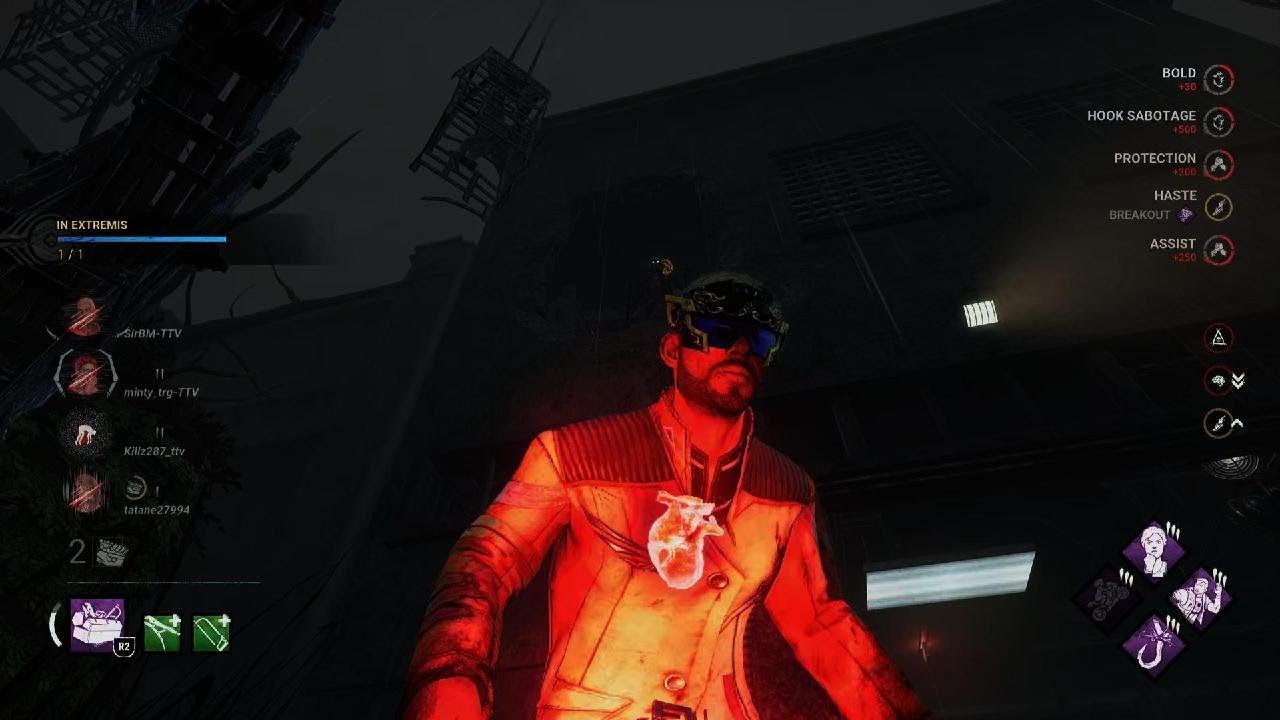Click the pliers toolbox add-on icon
This screenshot has width=1280, height=720.
[x=162, y=633]
